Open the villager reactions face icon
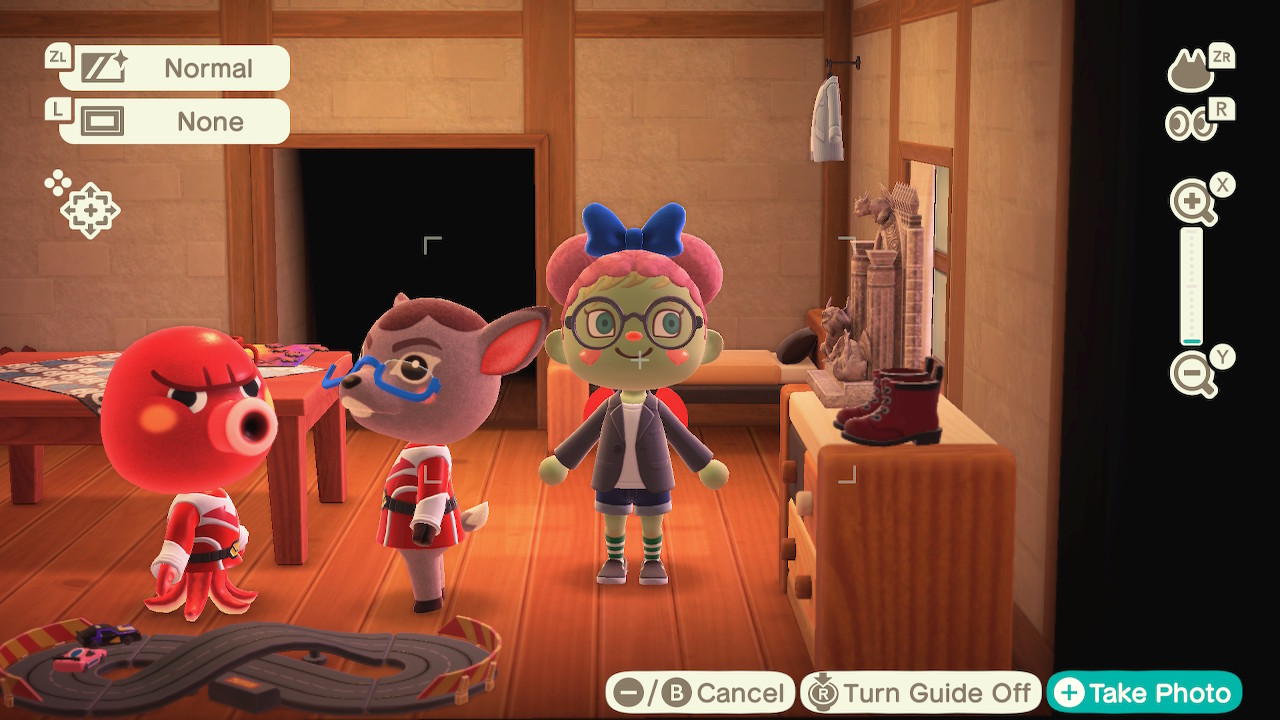This screenshot has width=1280, height=720. click(x=1192, y=71)
